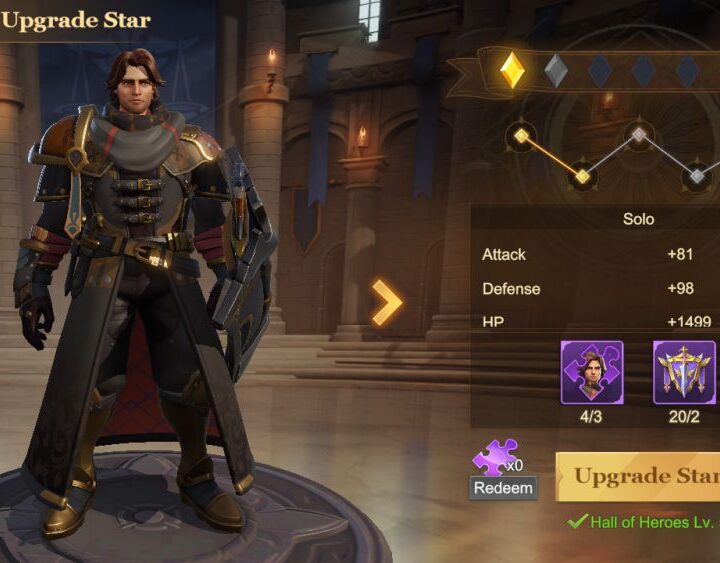Select the lit gold star gem

pyautogui.click(x=512, y=70)
